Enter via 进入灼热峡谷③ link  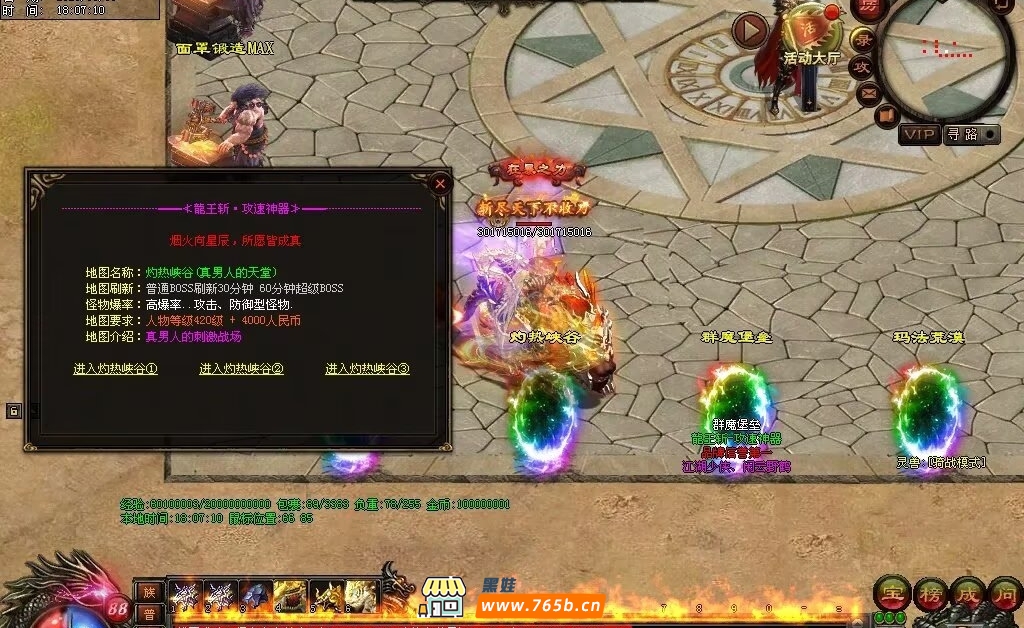click(x=368, y=369)
